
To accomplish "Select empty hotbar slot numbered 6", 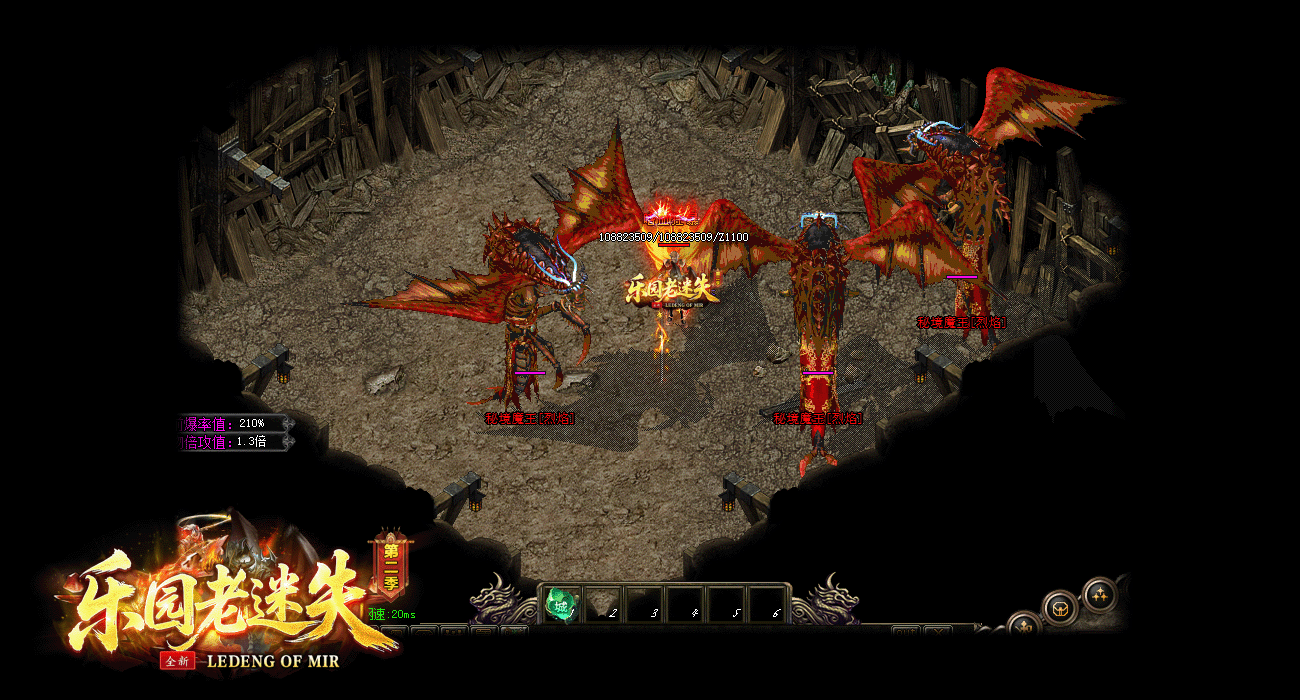I will pos(768,605).
